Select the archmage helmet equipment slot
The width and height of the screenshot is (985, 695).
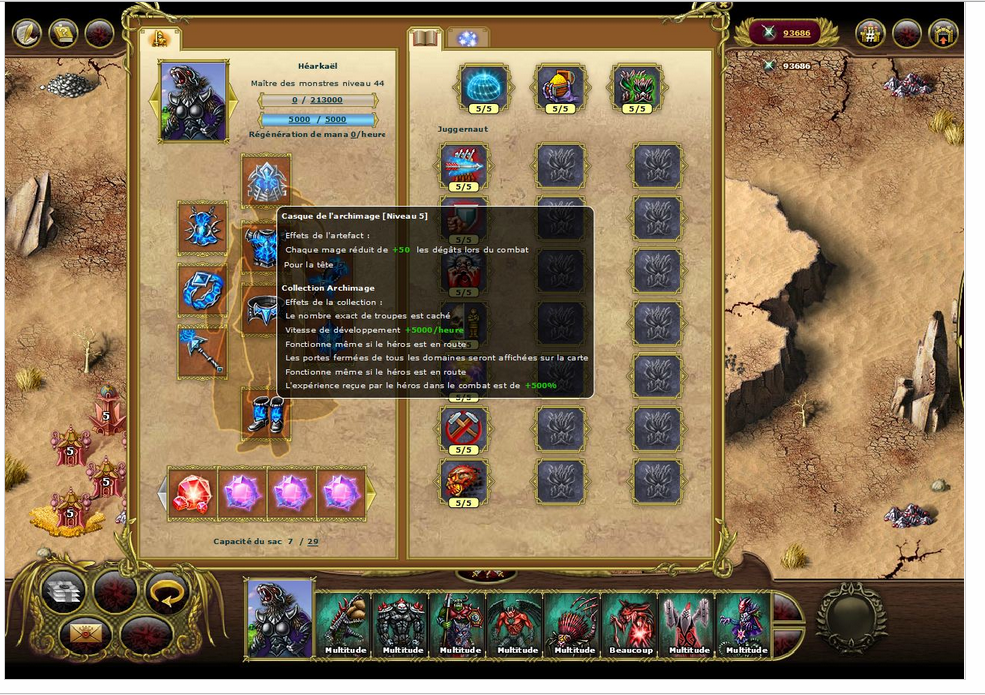(266, 180)
